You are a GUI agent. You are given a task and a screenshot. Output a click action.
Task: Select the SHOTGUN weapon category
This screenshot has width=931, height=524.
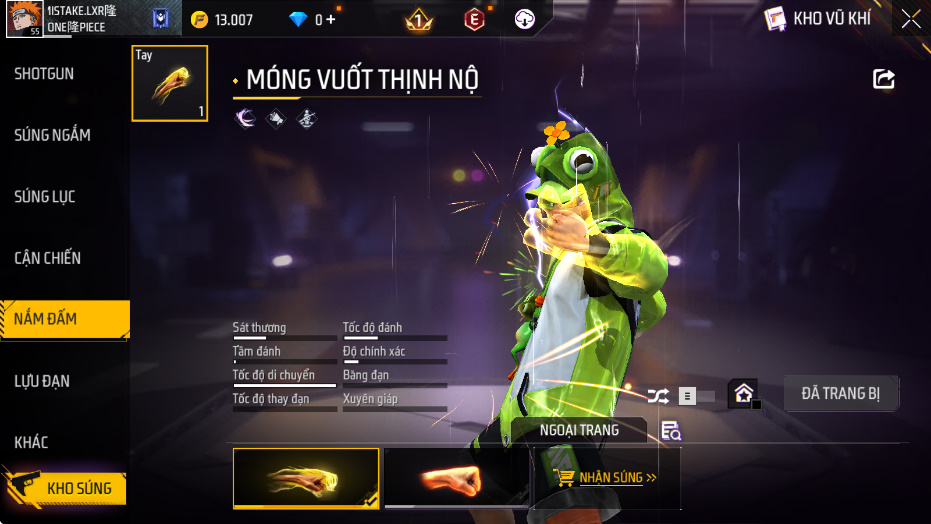point(44,74)
